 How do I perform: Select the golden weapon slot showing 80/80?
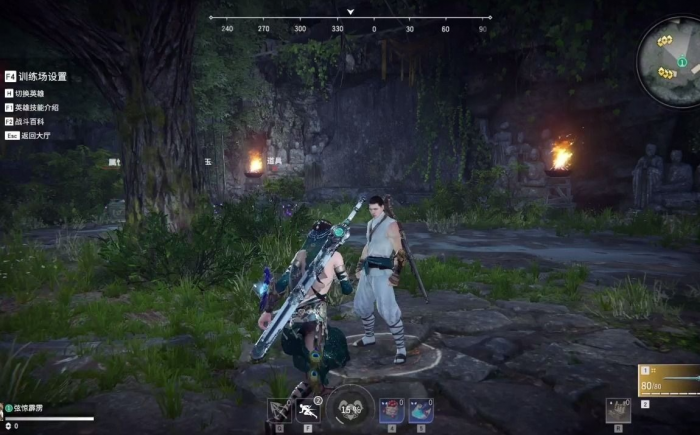pos(669,381)
